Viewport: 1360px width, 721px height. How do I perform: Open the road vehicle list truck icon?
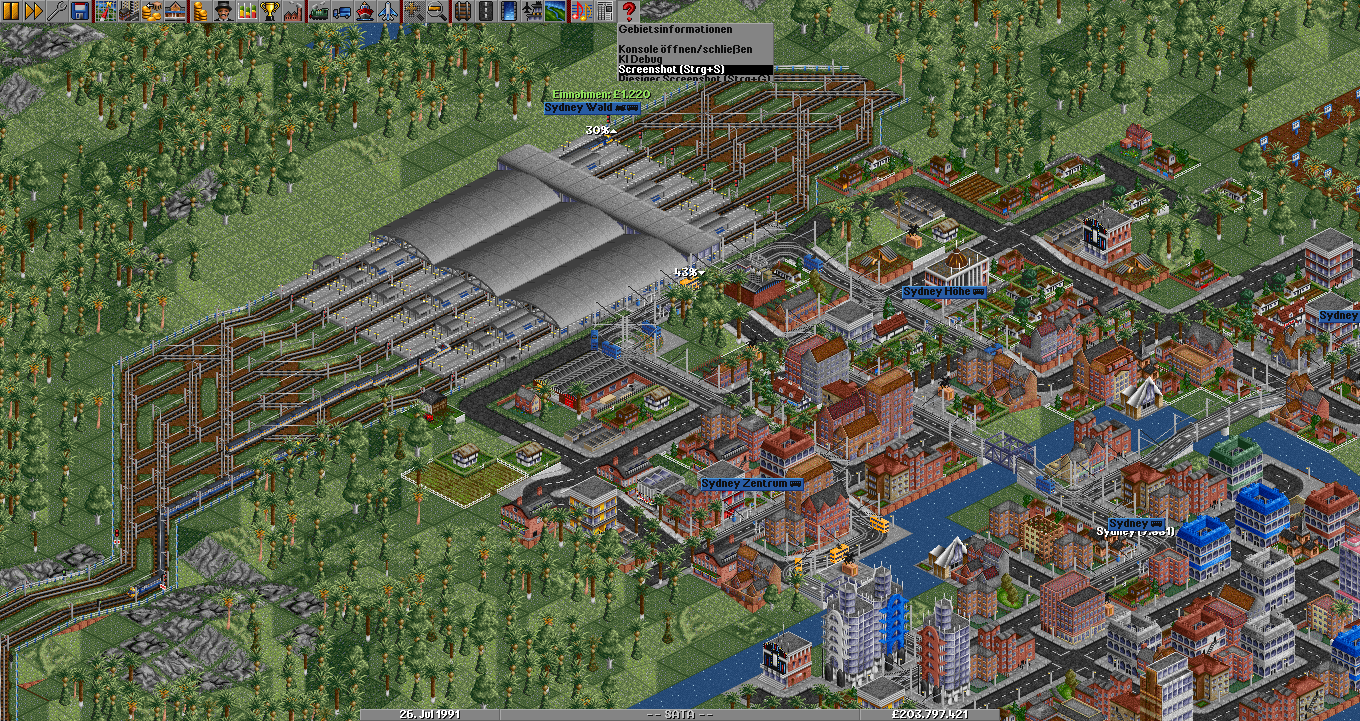(x=342, y=11)
